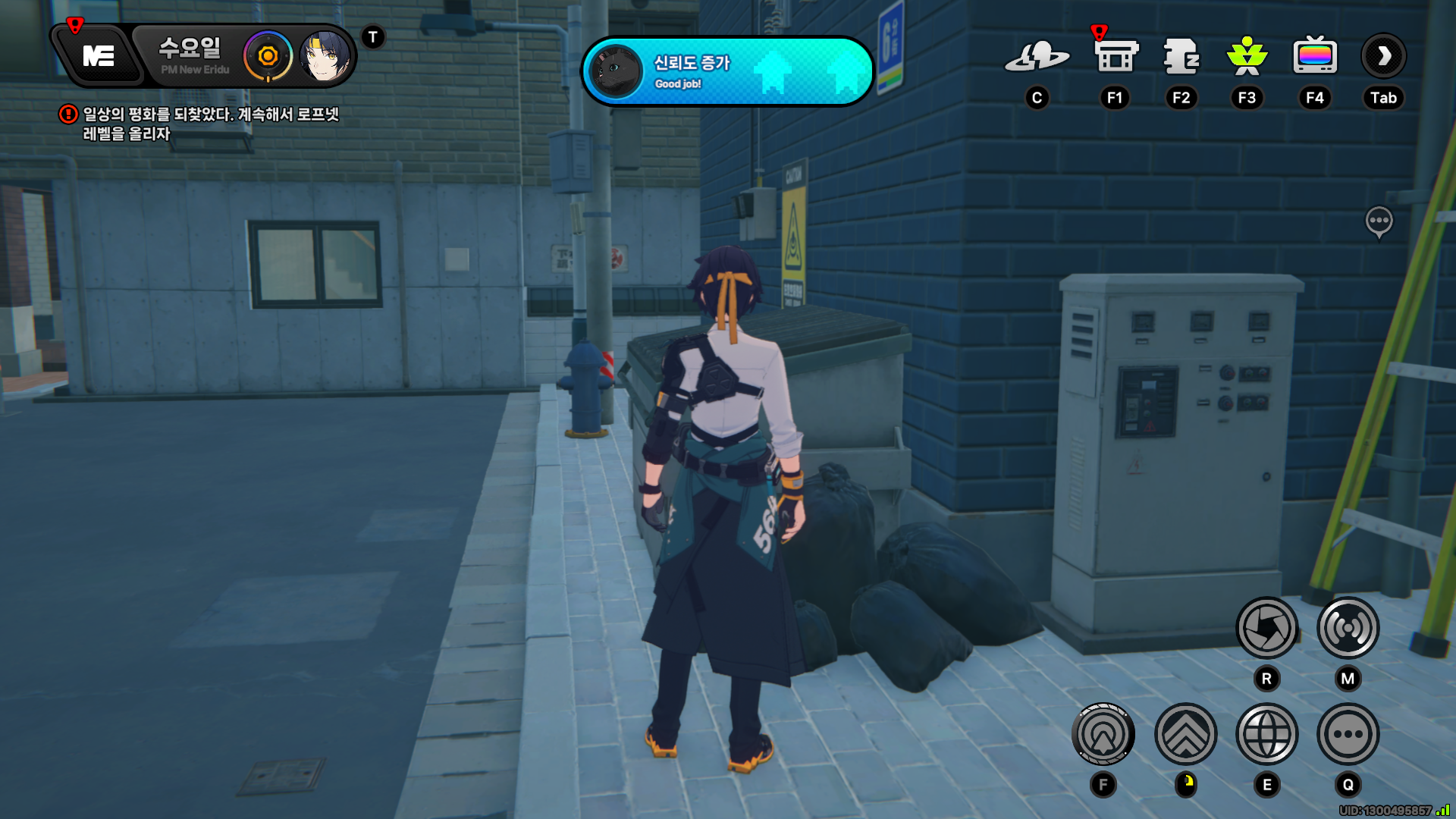This screenshot has width=1456, height=819.
Task: Activate the camera shutter photo mode
Action: [x=1266, y=628]
